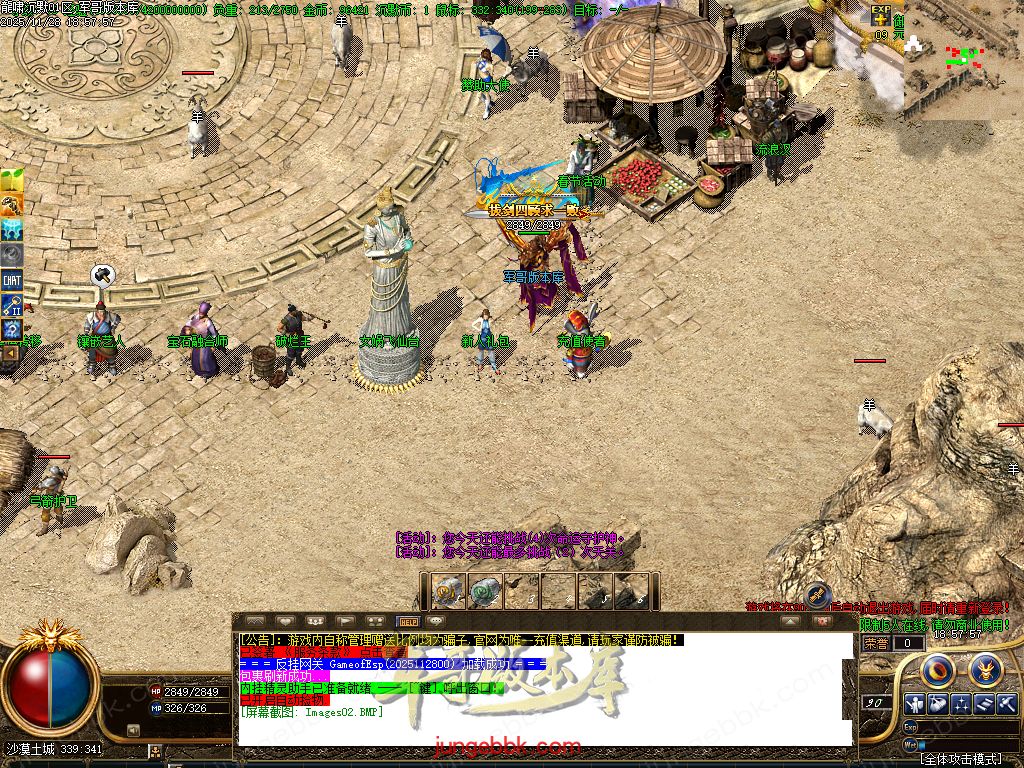
Task: Click the HELP button above chat
Action: pos(408,621)
